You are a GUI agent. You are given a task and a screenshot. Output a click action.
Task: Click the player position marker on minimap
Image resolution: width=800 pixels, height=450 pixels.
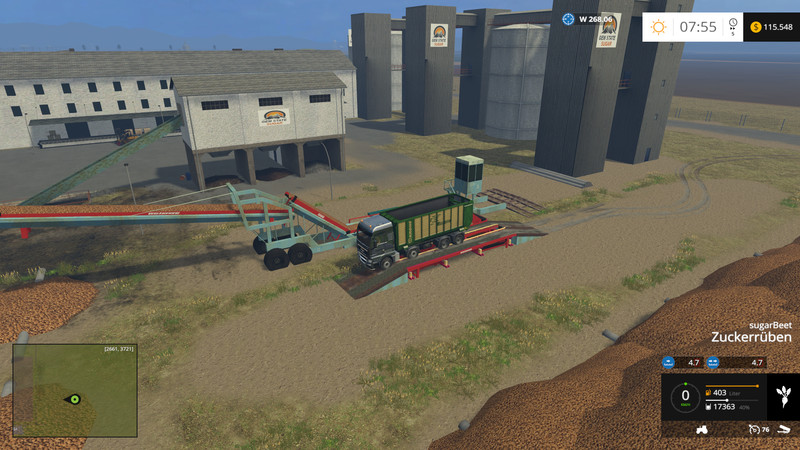click(73, 399)
